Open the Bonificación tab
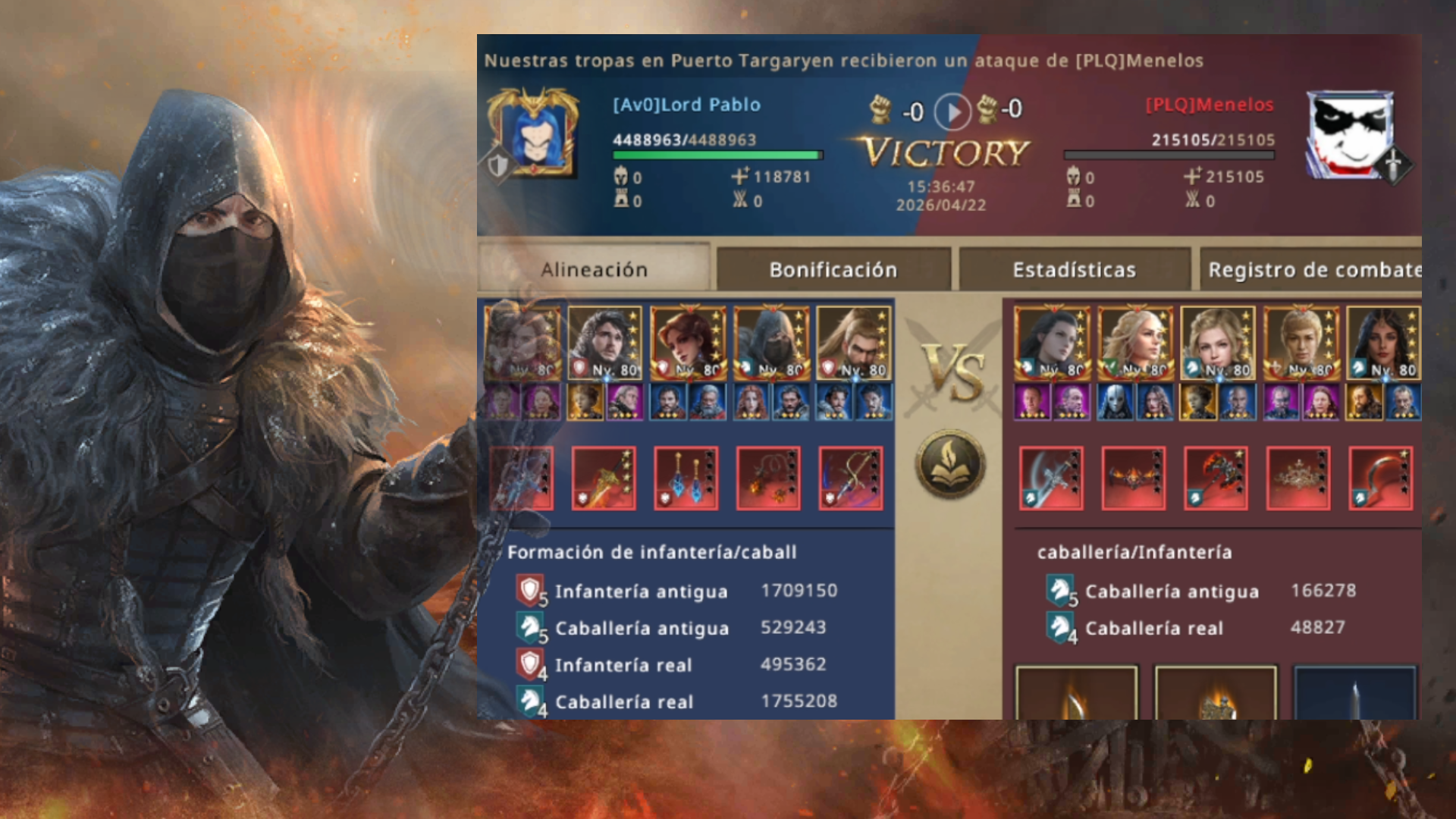Image resolution: width=1456 pixels, height=819 pixels. [833, 269]
